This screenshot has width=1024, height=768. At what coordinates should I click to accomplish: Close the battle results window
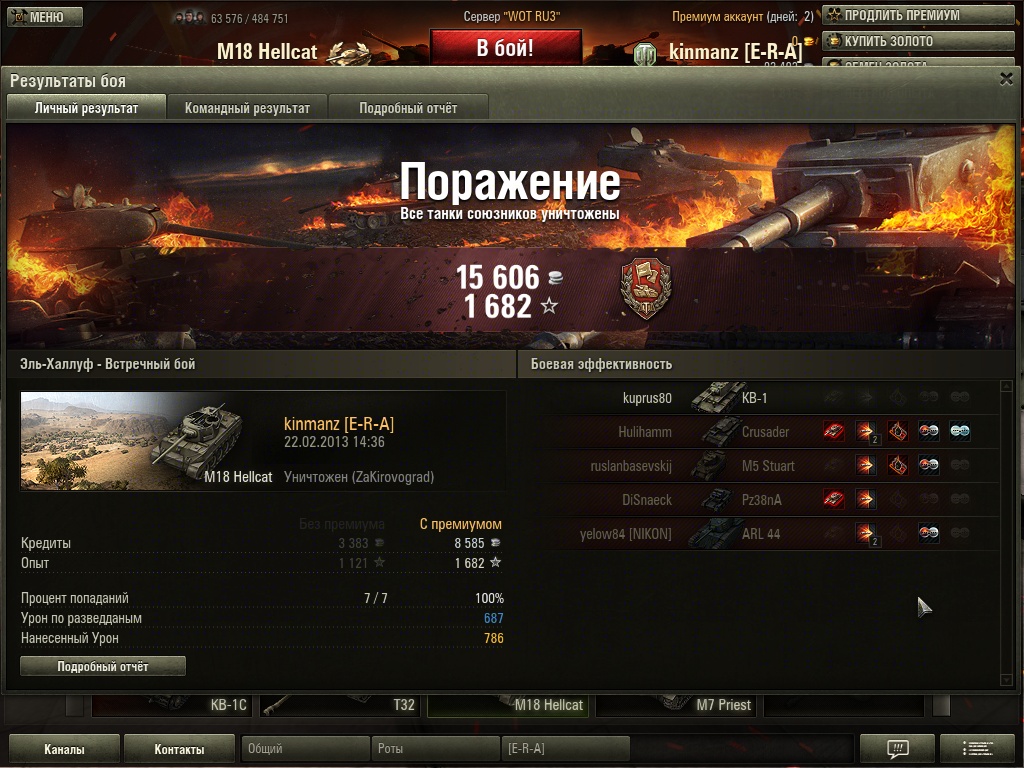click(x=1006, y=80)
